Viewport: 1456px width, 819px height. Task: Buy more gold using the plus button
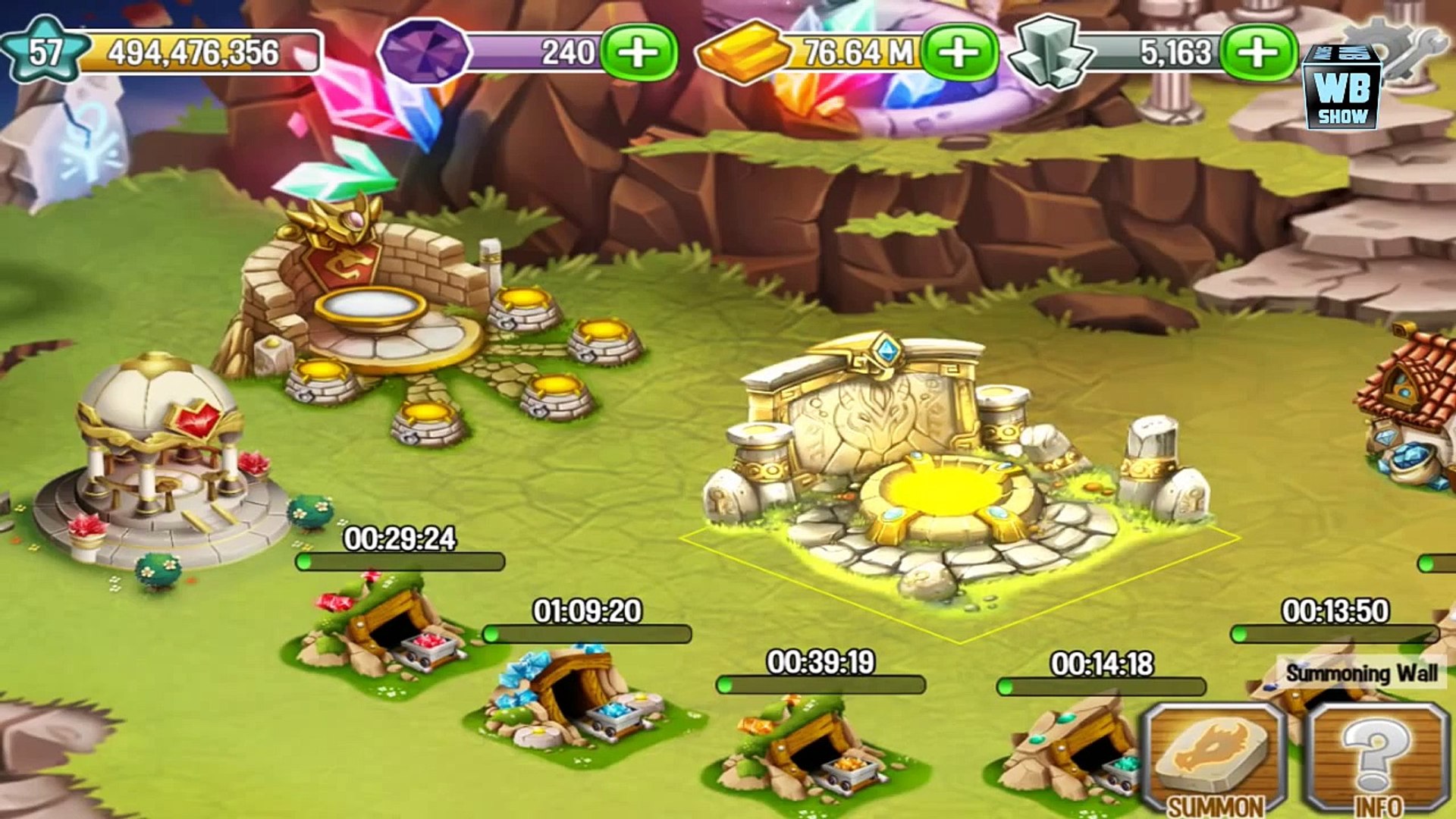click(x=960, y=52)
